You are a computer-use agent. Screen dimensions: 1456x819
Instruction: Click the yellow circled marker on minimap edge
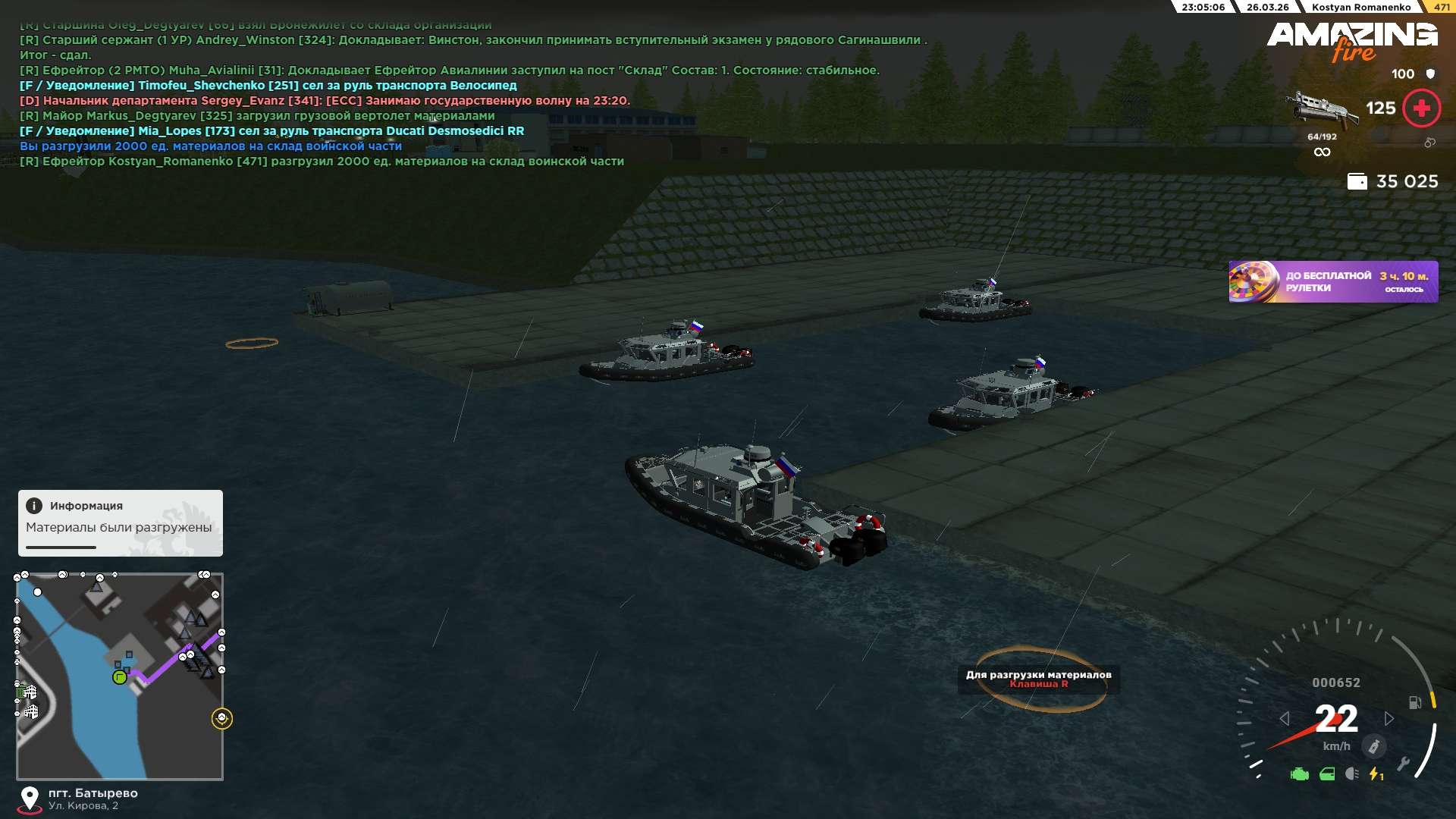(x=221, y=718)
